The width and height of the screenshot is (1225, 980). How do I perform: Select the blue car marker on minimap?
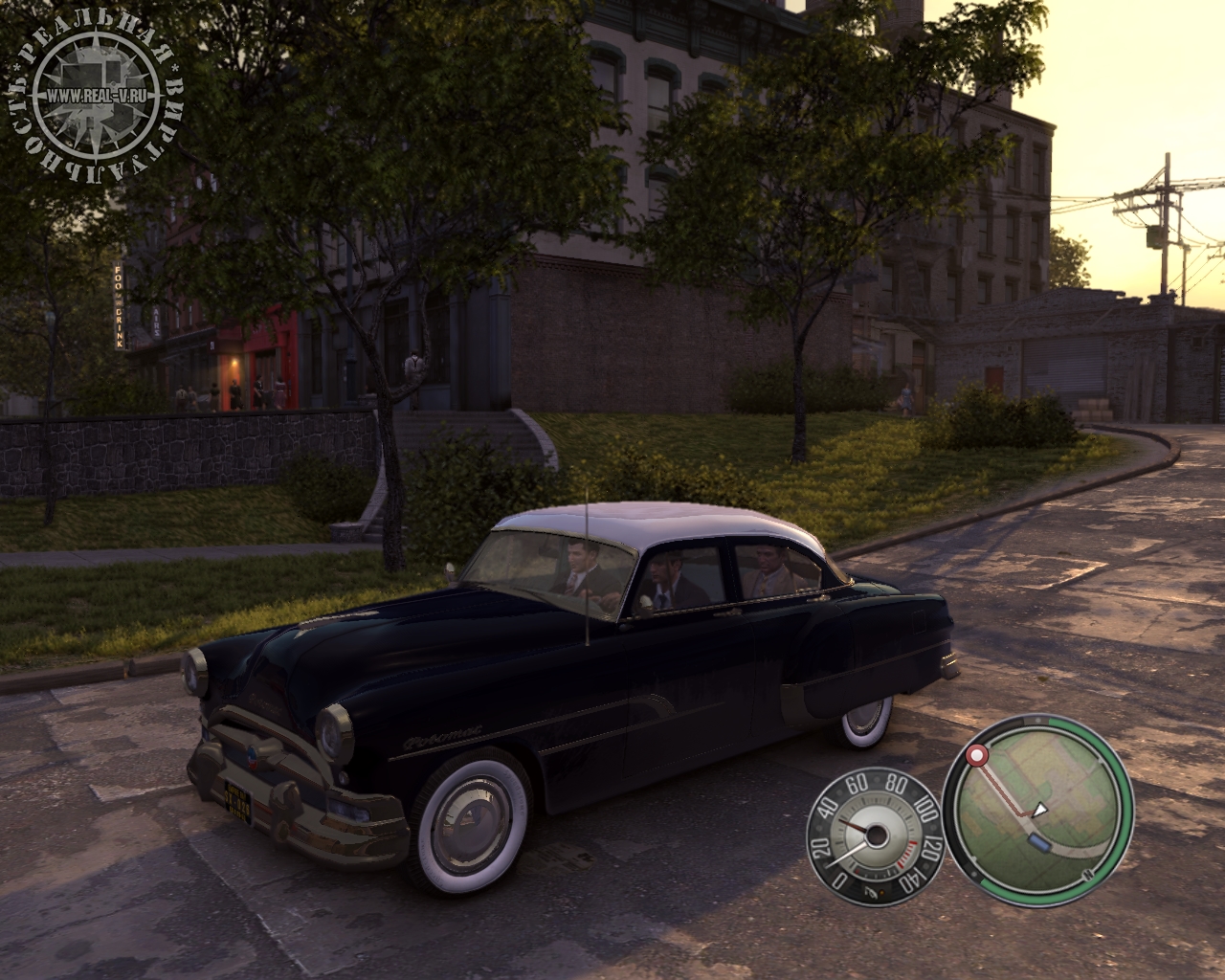point(1036,841)
